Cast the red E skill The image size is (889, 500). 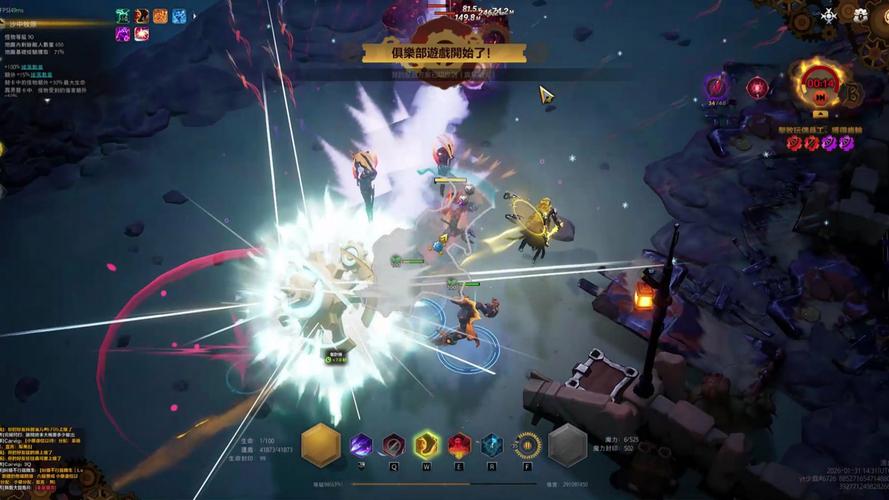click(x=459, y=445)
